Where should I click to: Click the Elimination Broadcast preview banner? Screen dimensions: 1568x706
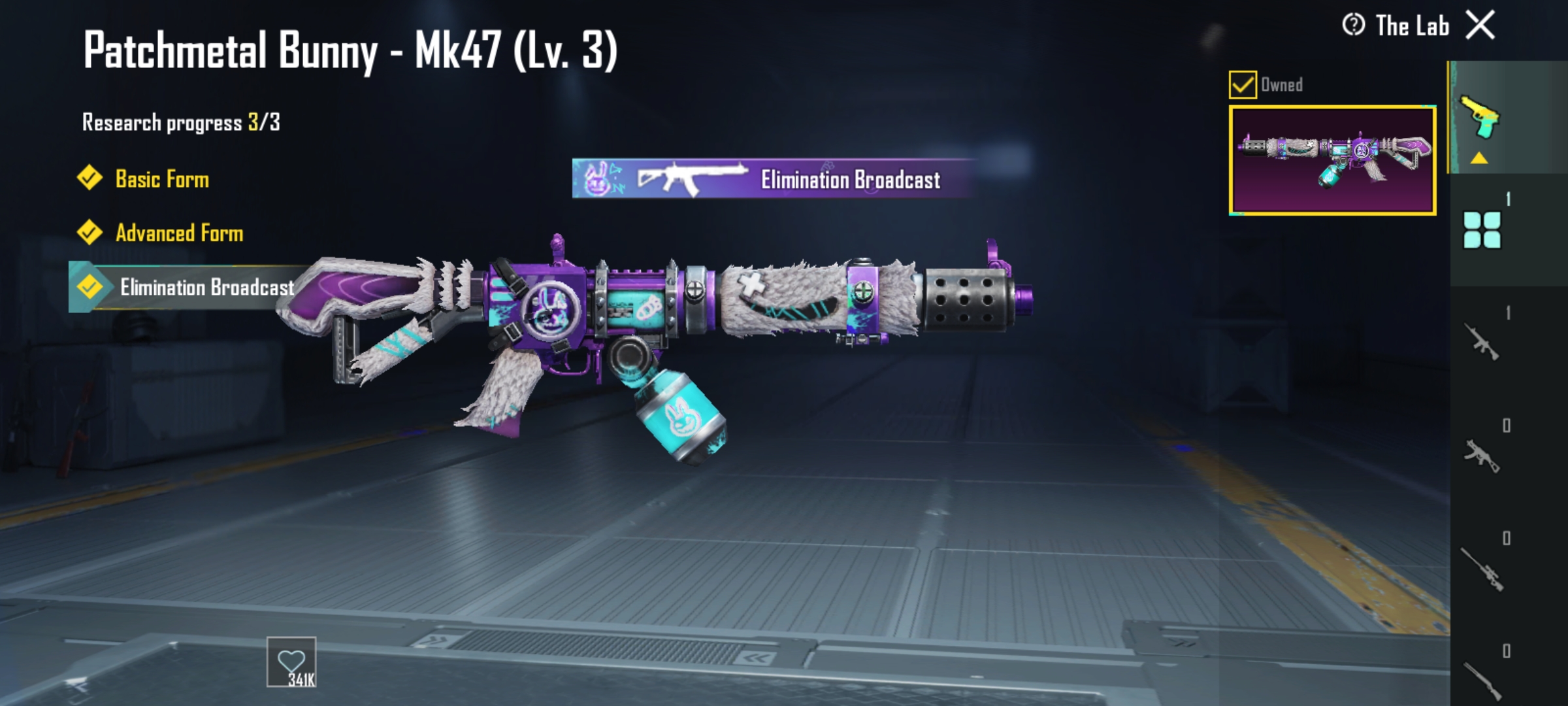pos(774,178)
